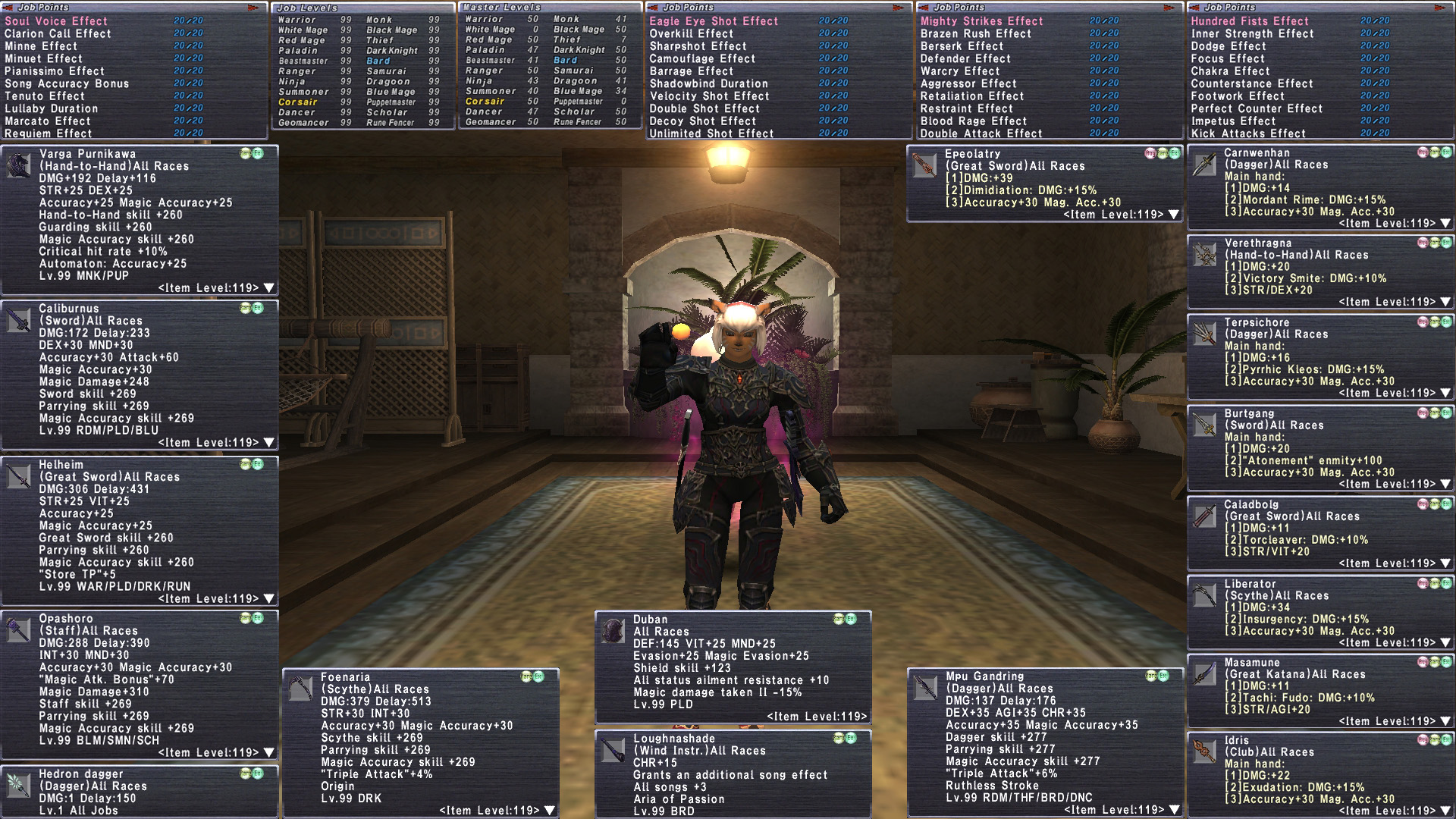Screen dimensions: 1456x819
Task: Choose the Masamune great katana icon
Action: click(x=1204, y=673)
